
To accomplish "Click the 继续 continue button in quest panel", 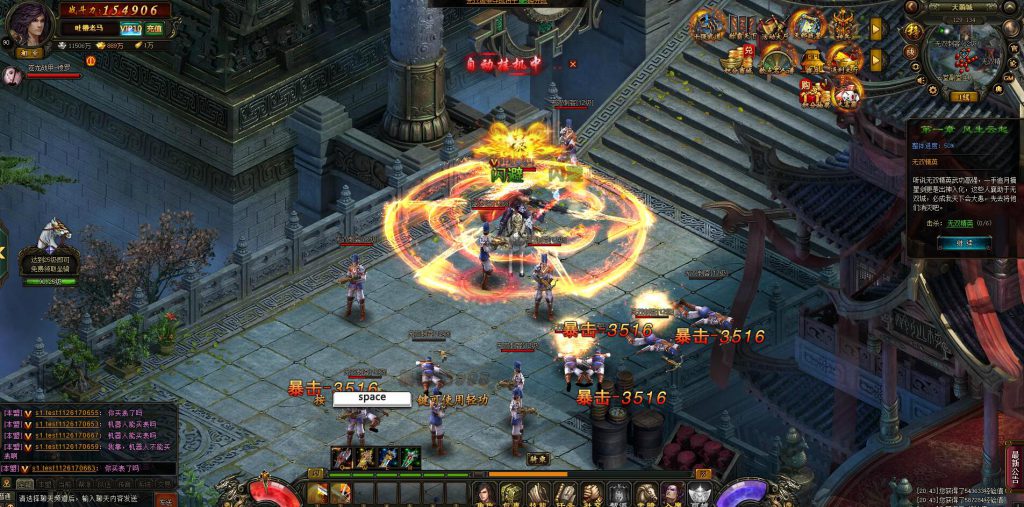I will [x=964, y=243].
